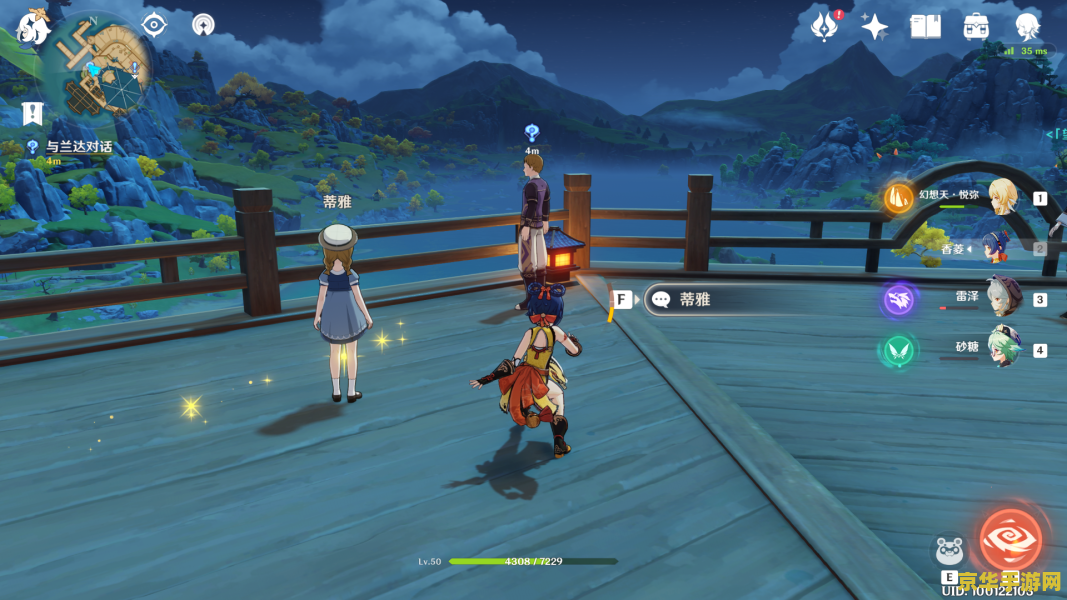
Task: Switch to party member 幻想天·悦弥
Action: [x=1001, y=195]
